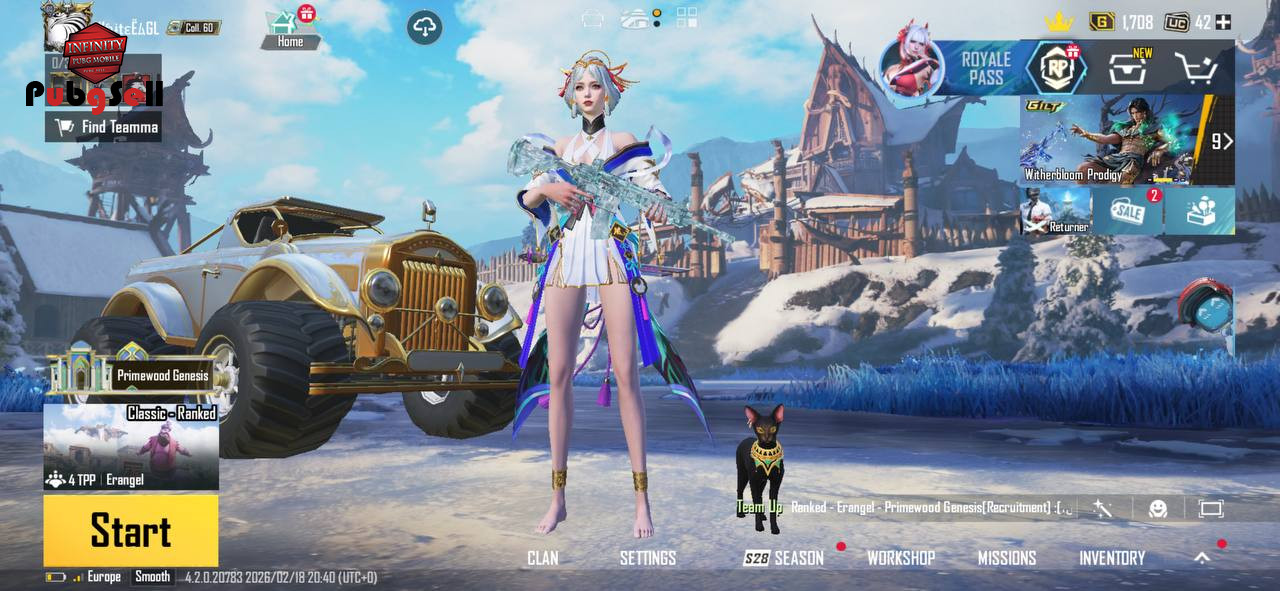The width and height of the screenshot is (1280, 591).
Task: Open the Clan menu
Action: 543,558
